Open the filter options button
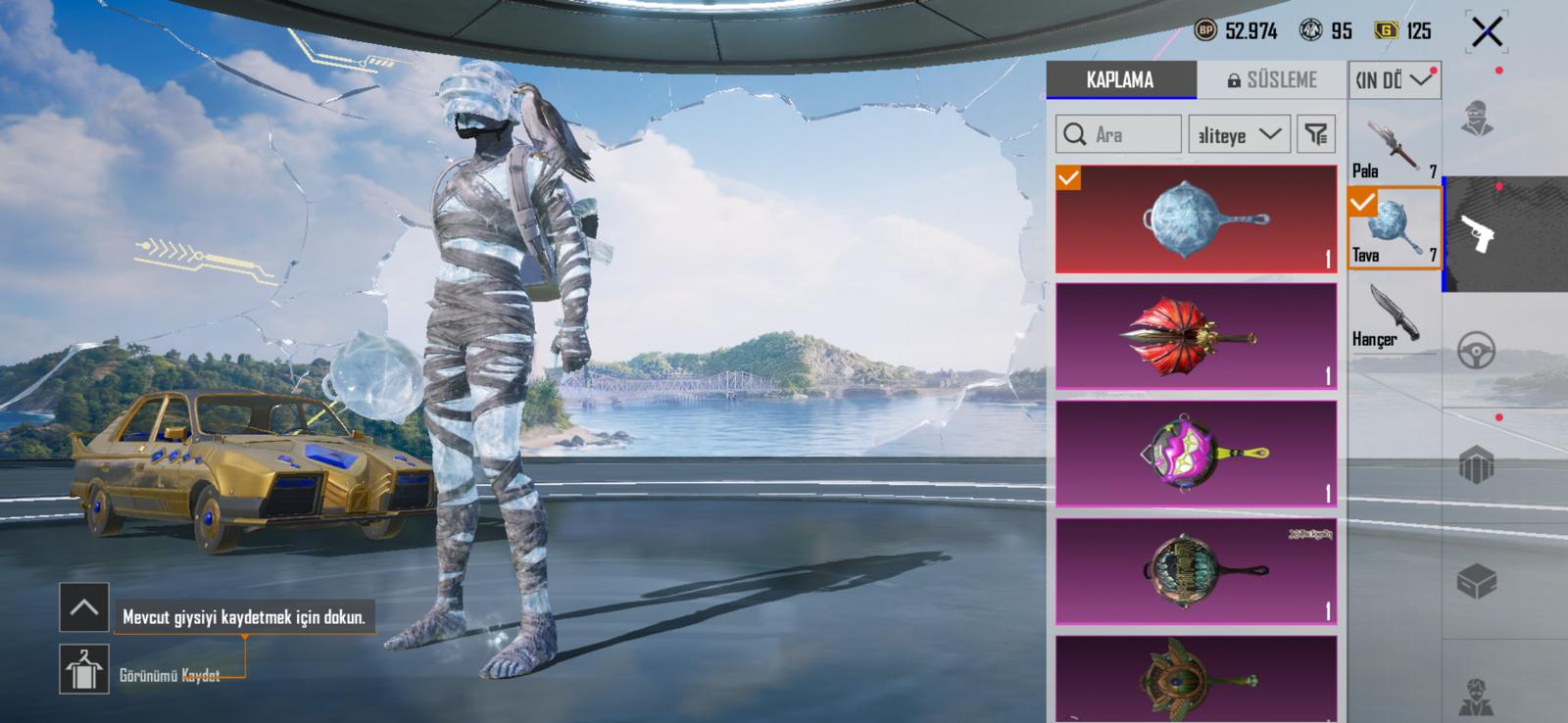 1316,134
